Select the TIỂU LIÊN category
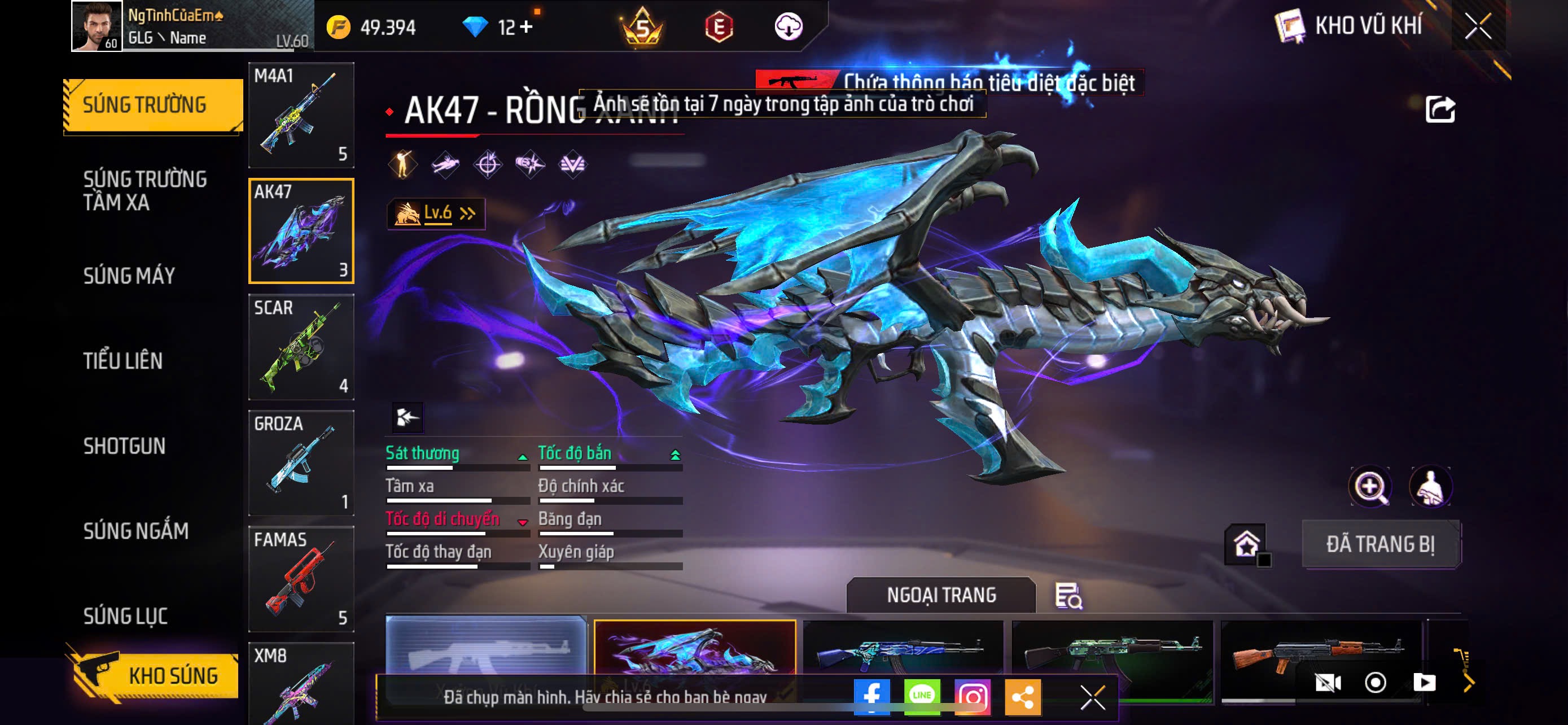This screenshot has height=725, width=1568. pos(123,361)
